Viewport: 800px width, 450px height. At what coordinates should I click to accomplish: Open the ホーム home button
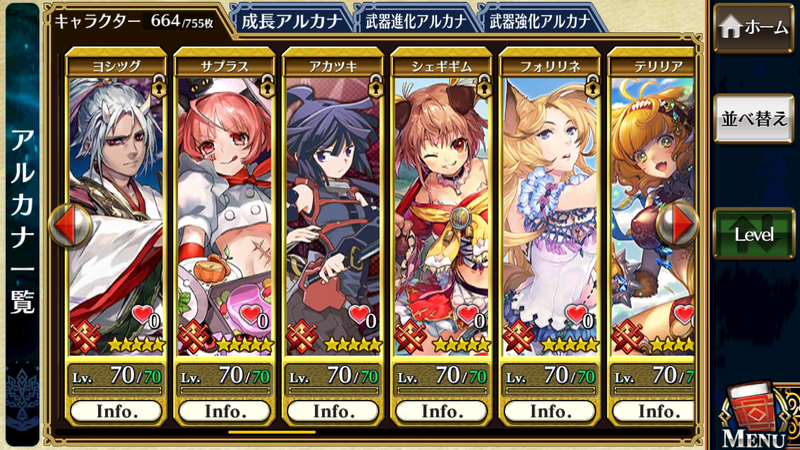(755, 27)
